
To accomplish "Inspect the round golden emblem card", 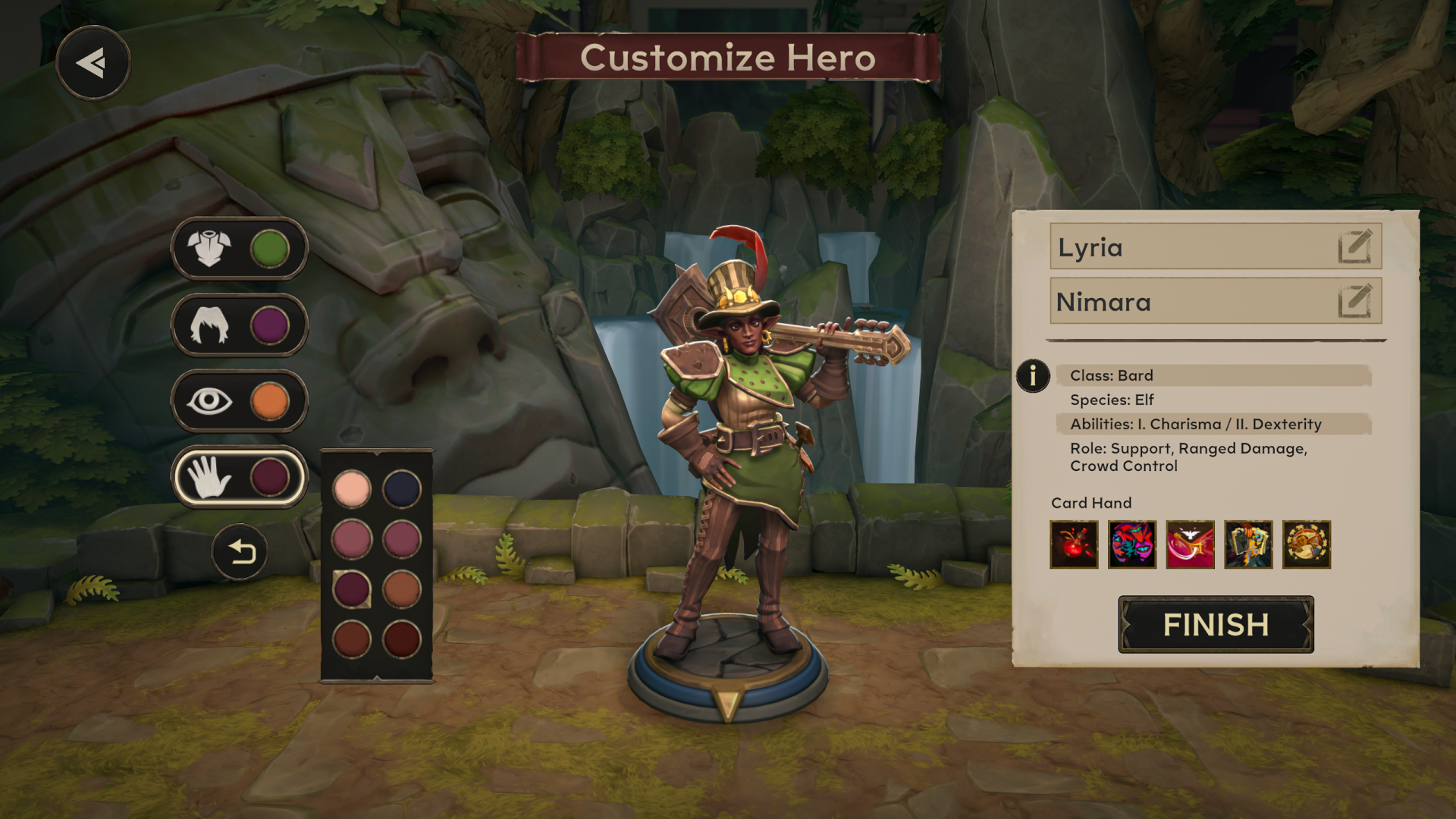I will pyautogui.click(x=1307, y=544).
